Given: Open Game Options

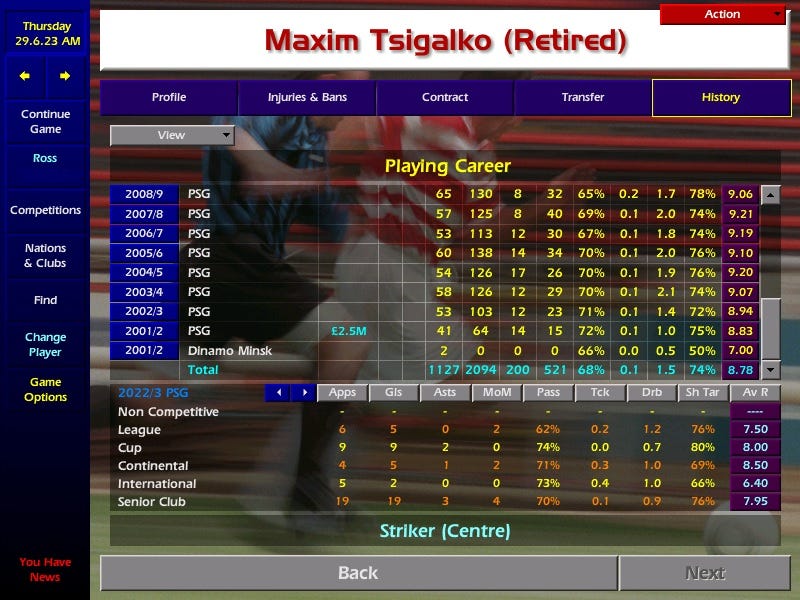Looking at the screenshot, I should [45, 390].
